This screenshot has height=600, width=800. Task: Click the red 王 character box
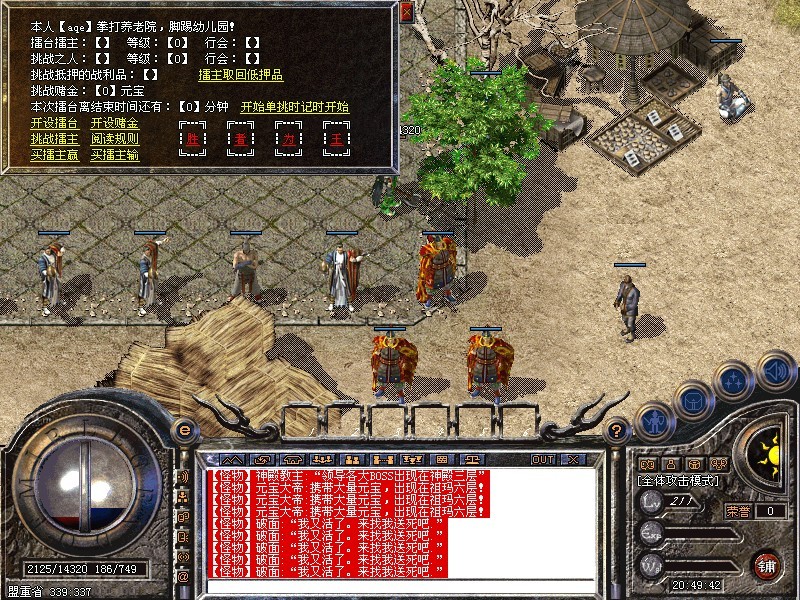click(x=336, y=139)
